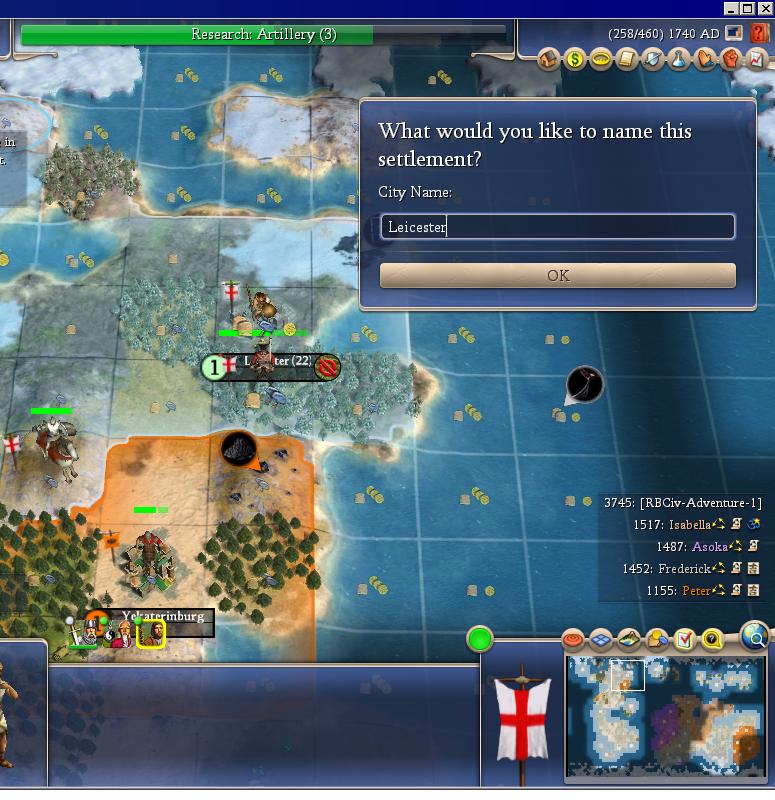
Task: Open the Foreign Advisor scroll icon
Action: pos(627,60)
